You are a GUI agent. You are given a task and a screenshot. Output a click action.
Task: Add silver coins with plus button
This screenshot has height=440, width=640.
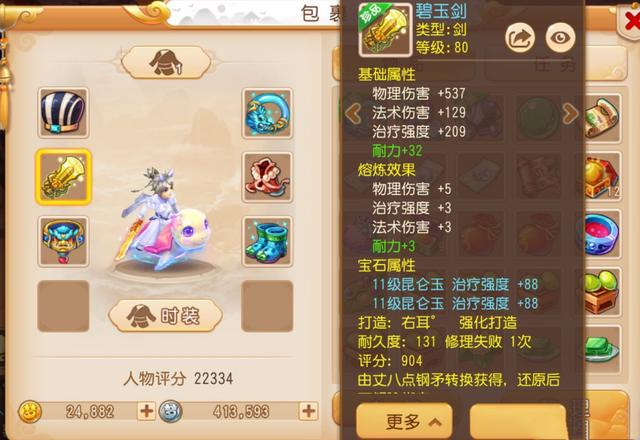pos(308,410)
